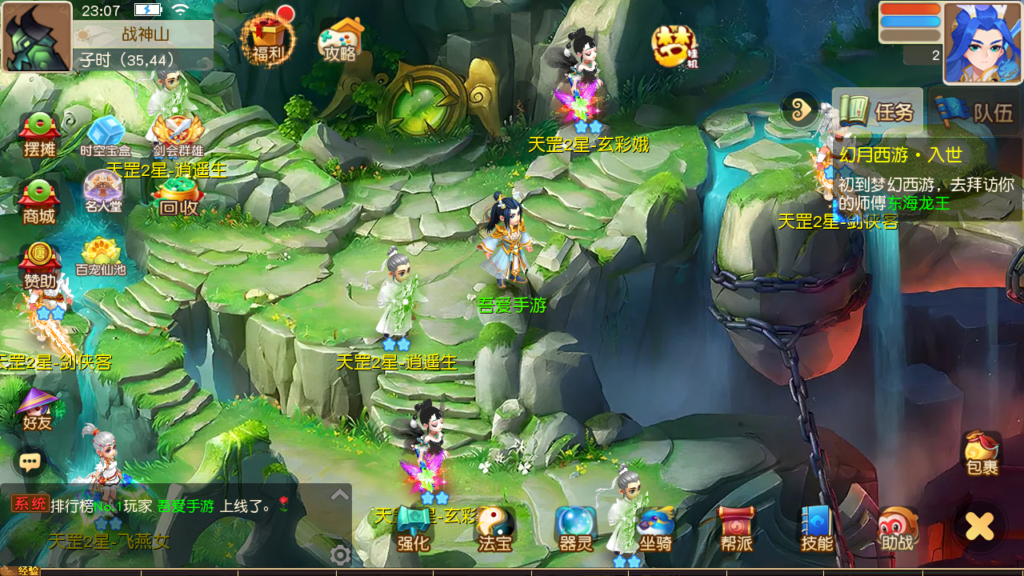
Task: Open the 技能 skills book
Action: coord(817,529)
